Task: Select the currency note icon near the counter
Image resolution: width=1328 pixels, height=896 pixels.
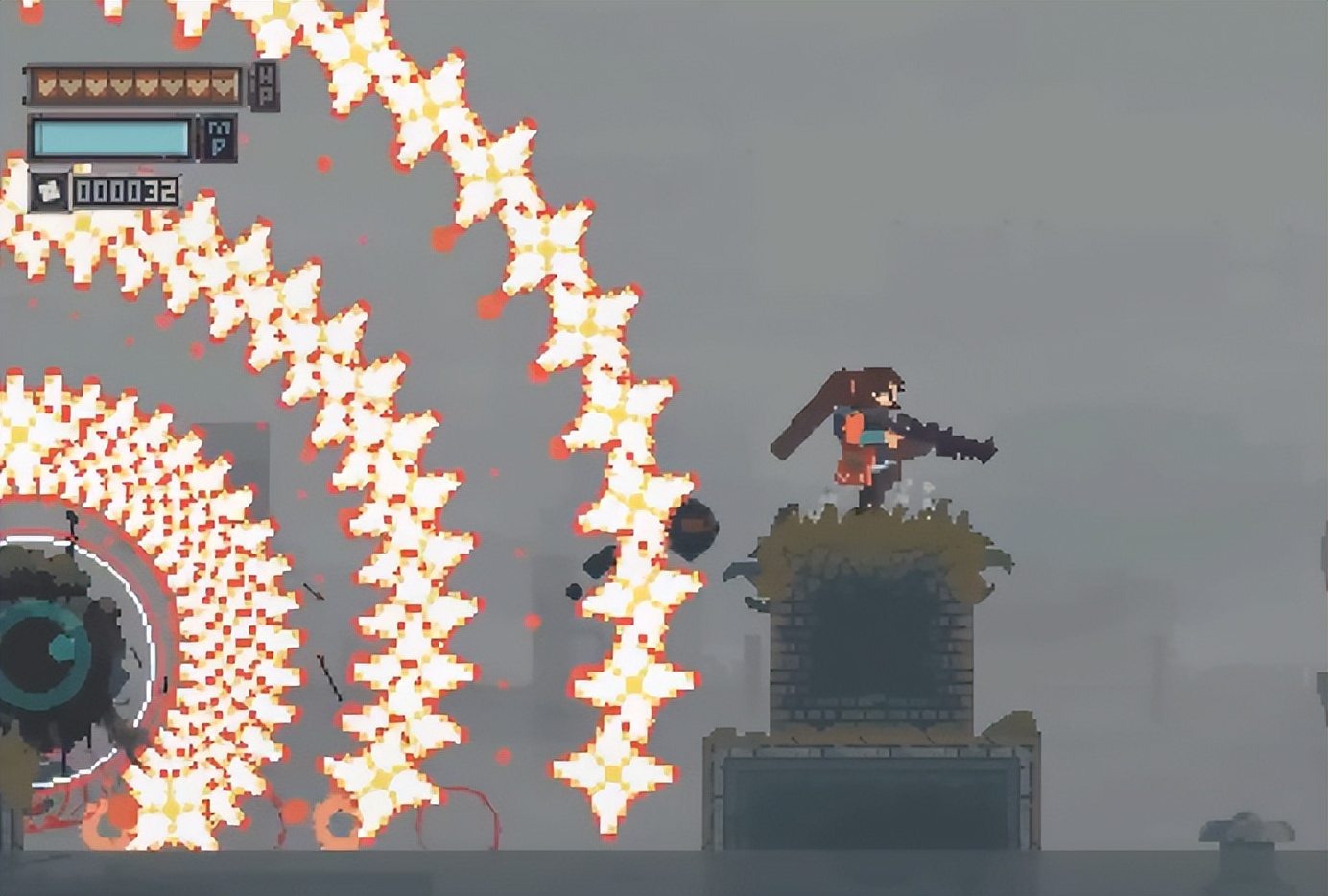Action: click(48, 190)
